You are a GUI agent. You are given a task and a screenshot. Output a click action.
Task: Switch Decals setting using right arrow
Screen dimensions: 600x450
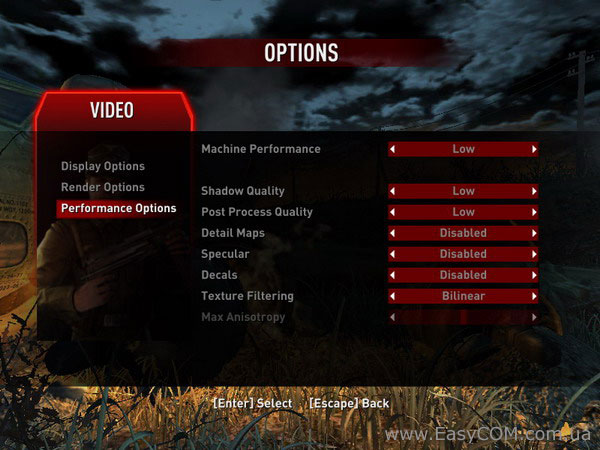(534, 275)
